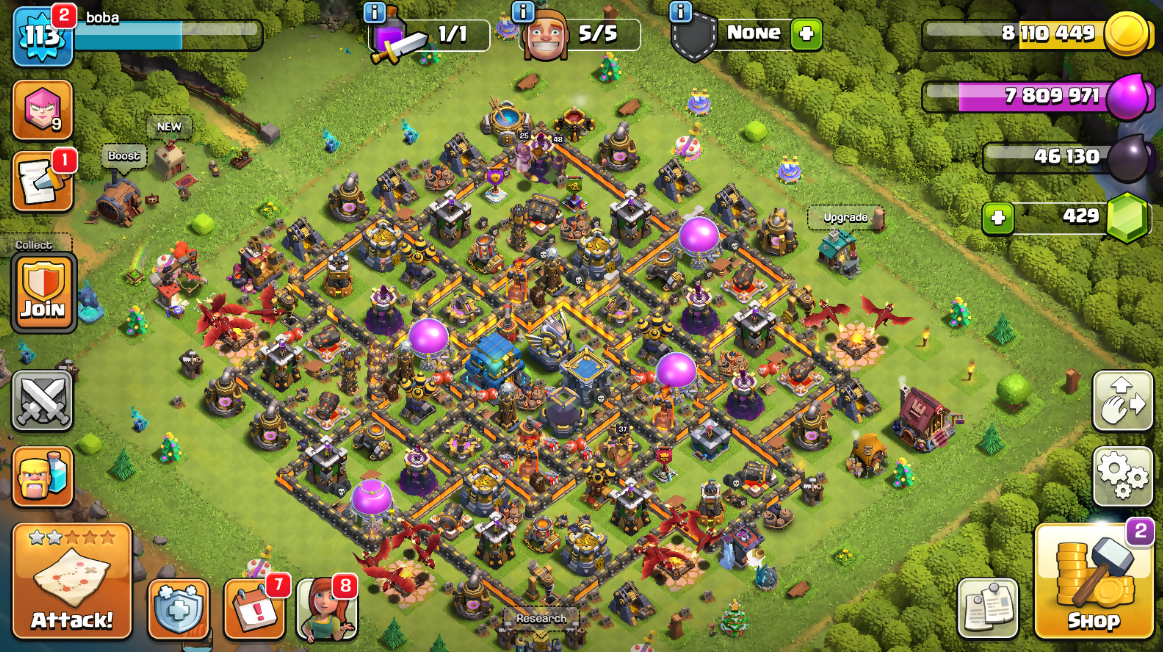Tap the level 113 experience badge
This screenshot has height=652, width=1163.
(43, 35)
